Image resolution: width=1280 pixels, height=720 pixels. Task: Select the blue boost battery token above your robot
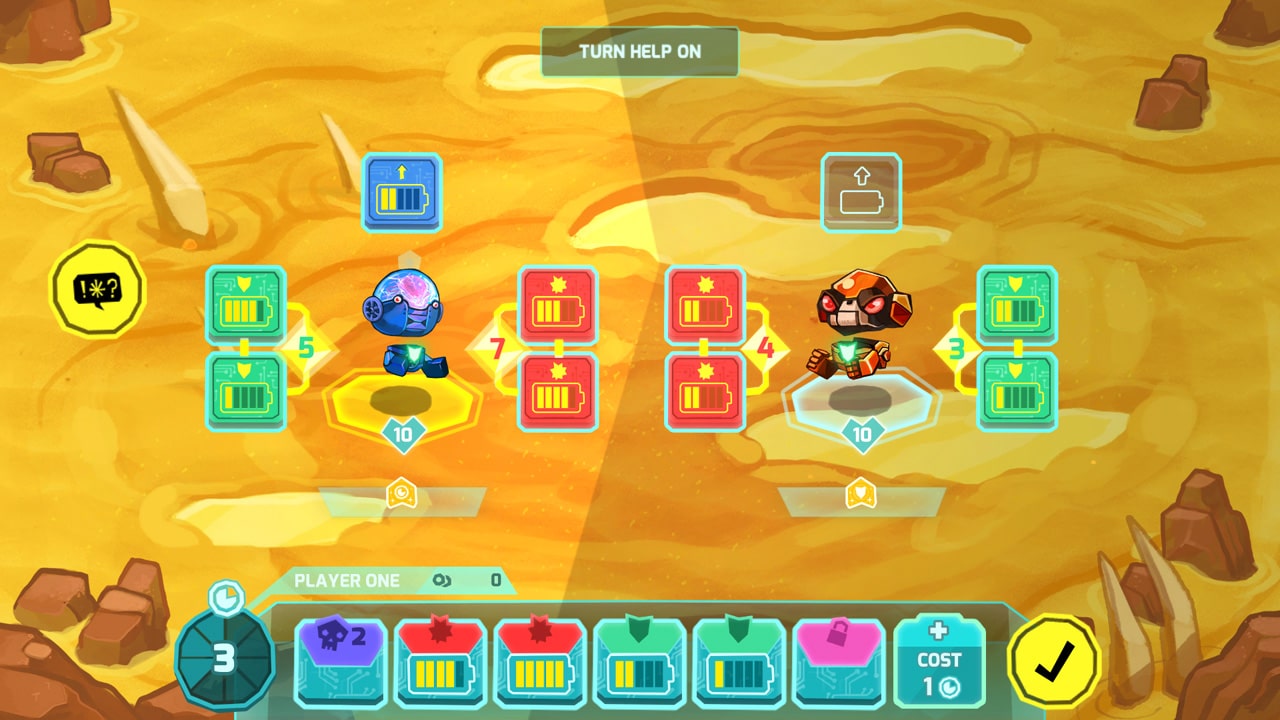[401, 193]
